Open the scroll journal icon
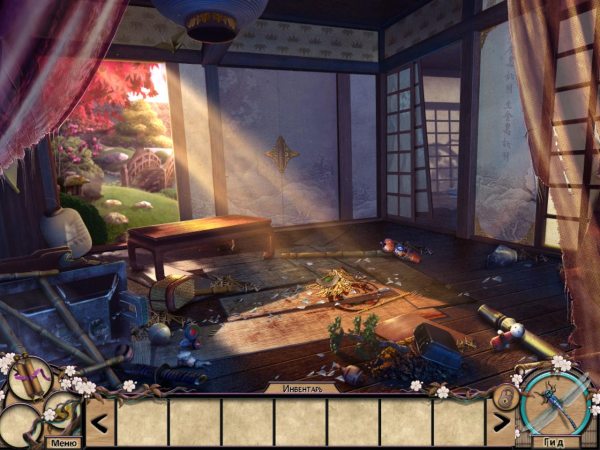The width and height of the screenshot is (600, 450). coord(29,378)
